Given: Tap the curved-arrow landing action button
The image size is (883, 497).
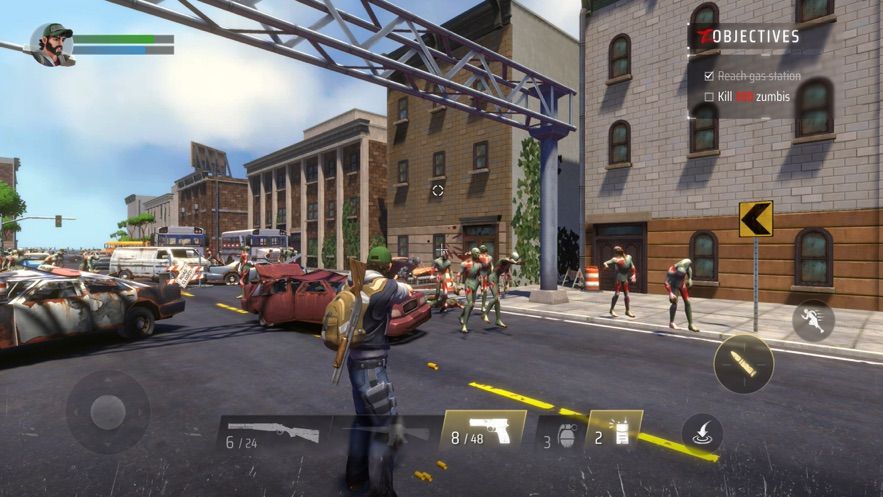Looking at the screenshot, I should click(x=702, y=433).
